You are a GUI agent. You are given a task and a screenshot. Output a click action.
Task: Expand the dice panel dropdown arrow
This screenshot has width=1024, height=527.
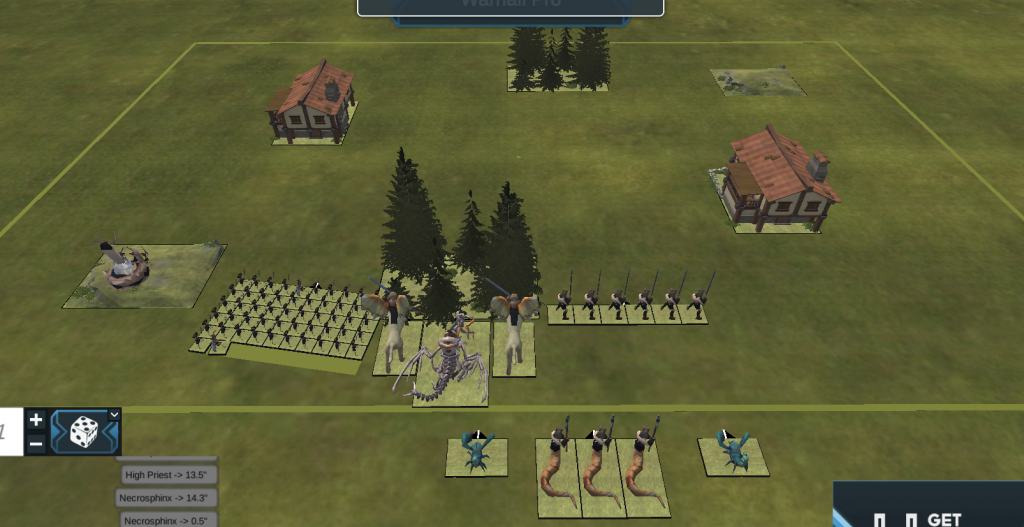[114, 414]
